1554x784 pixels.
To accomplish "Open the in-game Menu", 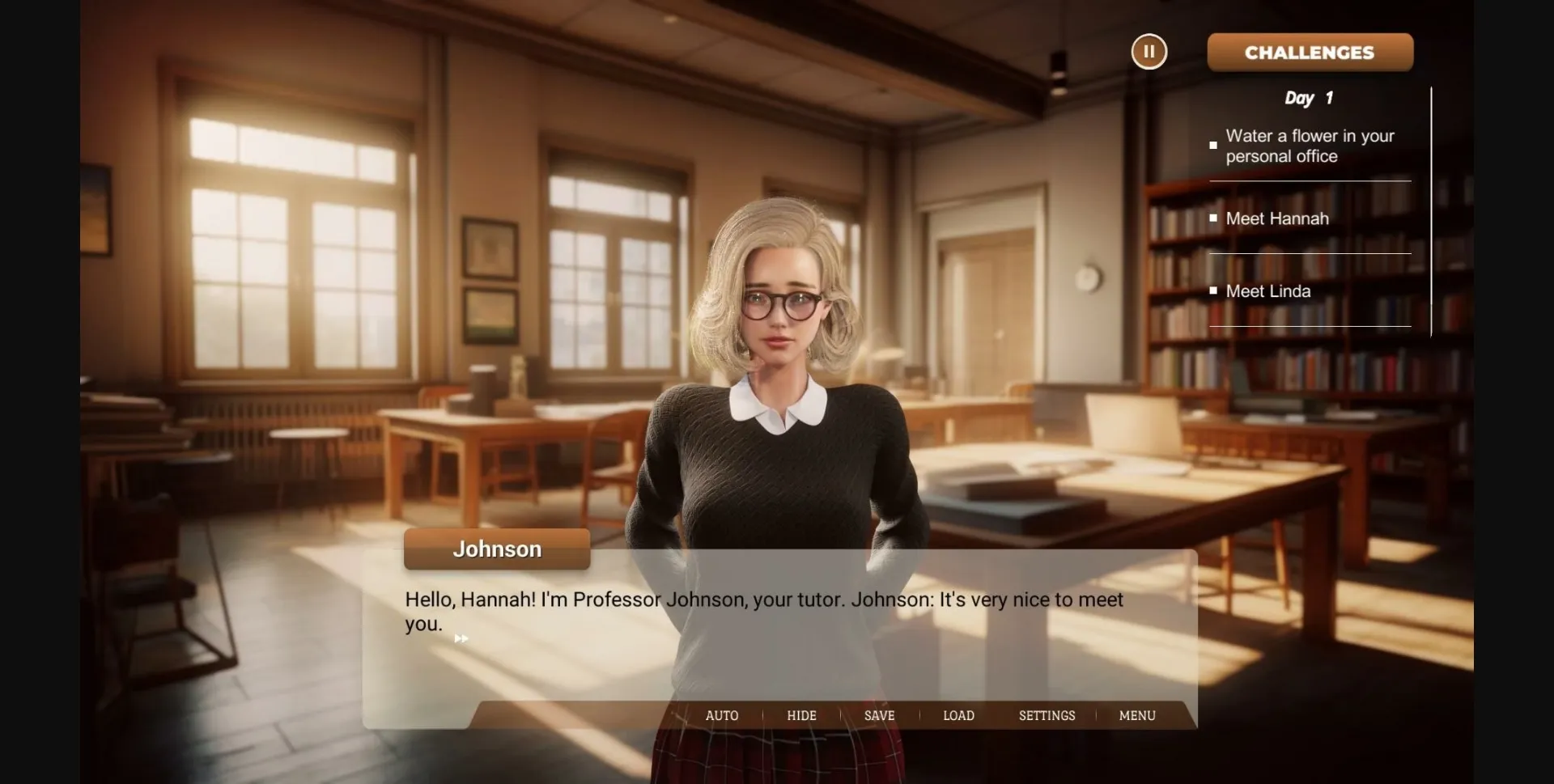I will [x=1136, y=715].
